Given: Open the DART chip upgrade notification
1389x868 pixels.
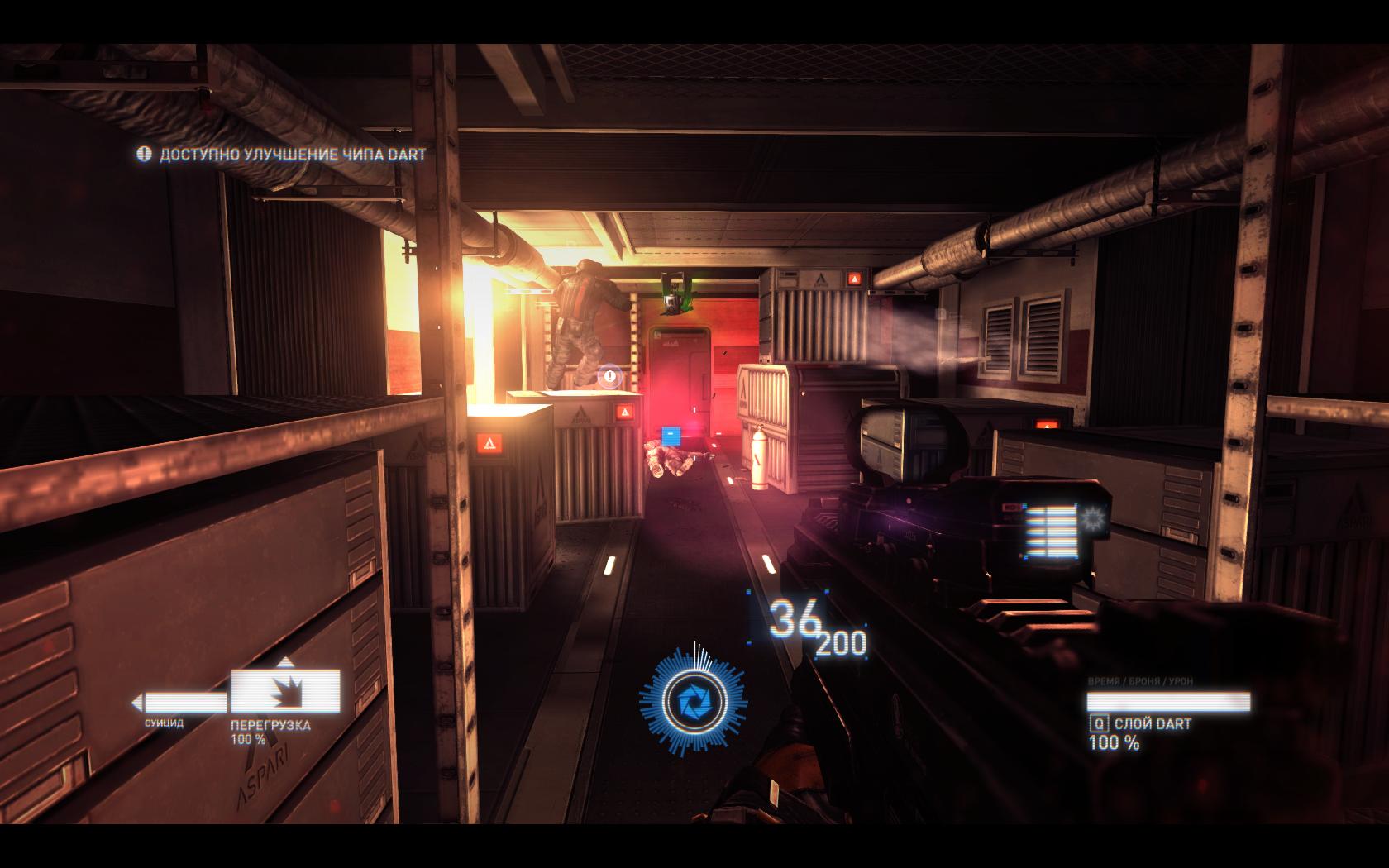Looking at the screenshot, I should [282, 155].
